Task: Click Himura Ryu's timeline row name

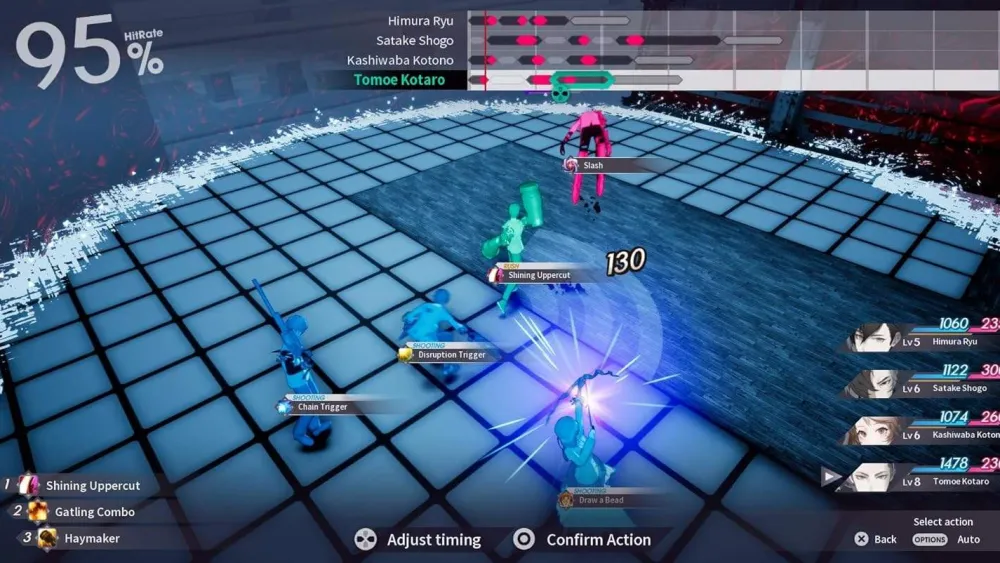Action: tap(420, 21)
